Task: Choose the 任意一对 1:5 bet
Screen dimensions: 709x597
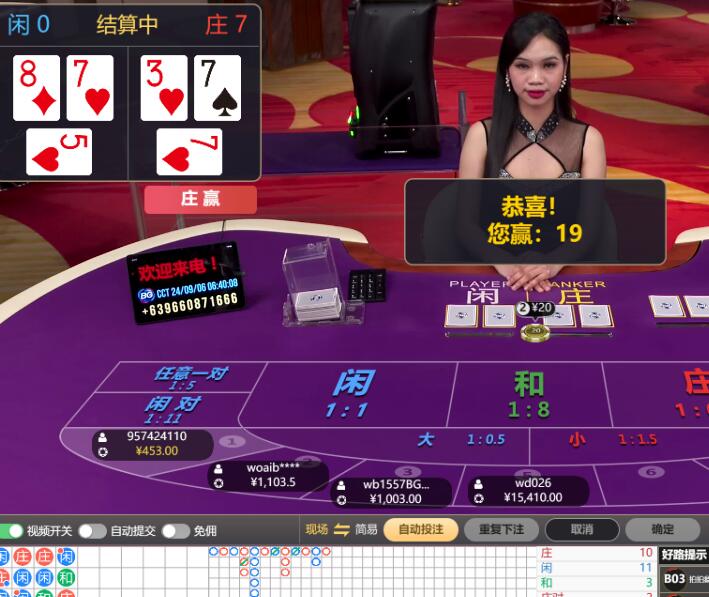Action: (x=188, y=377)
